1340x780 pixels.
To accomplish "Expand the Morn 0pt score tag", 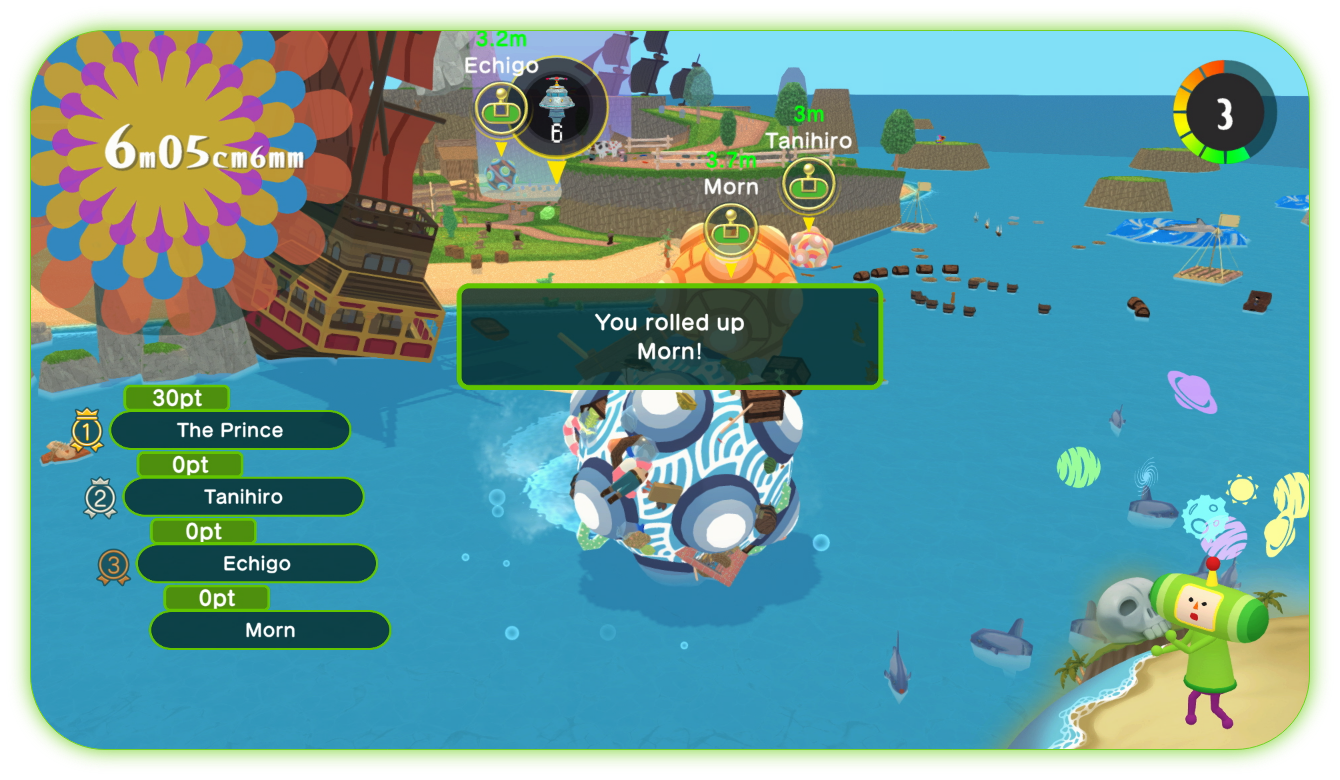I will click(x=216, y=597).
